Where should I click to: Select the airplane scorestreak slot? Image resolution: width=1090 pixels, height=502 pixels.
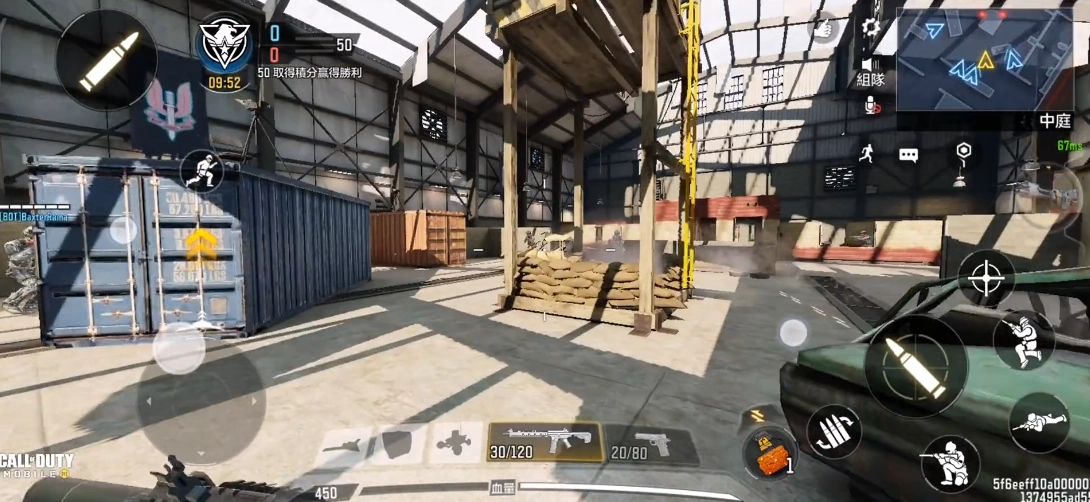click(x=345, y=444)
